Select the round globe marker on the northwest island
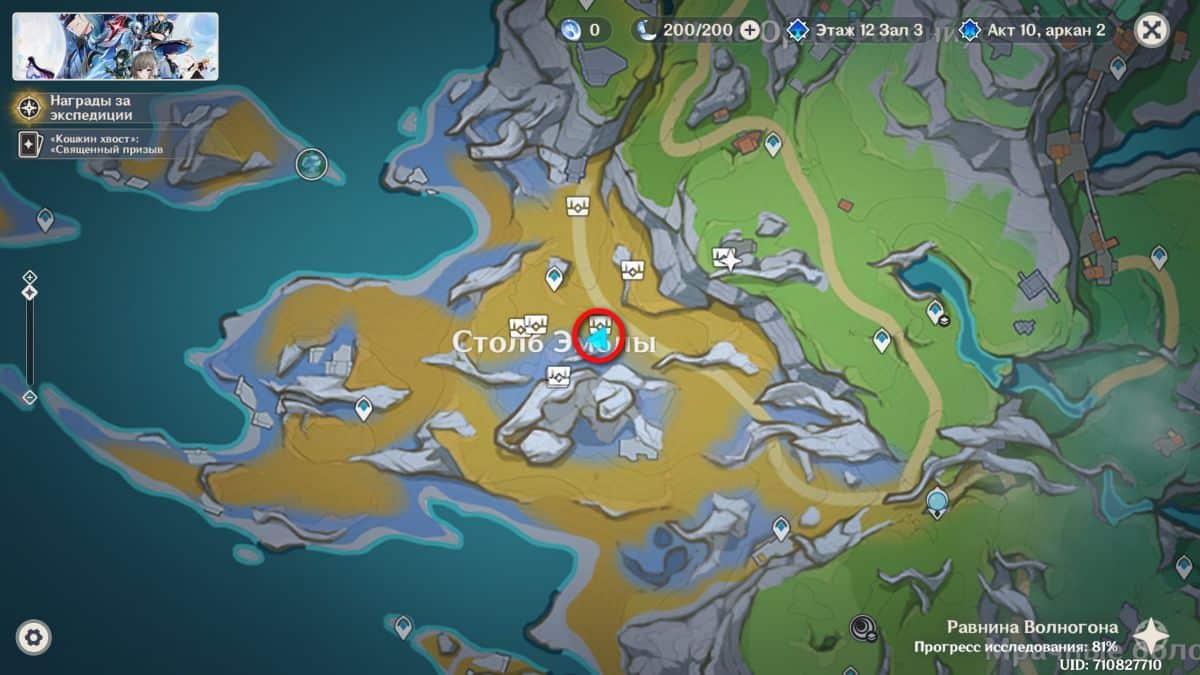This screenshot has height=675, width=1200. point(312,164)
